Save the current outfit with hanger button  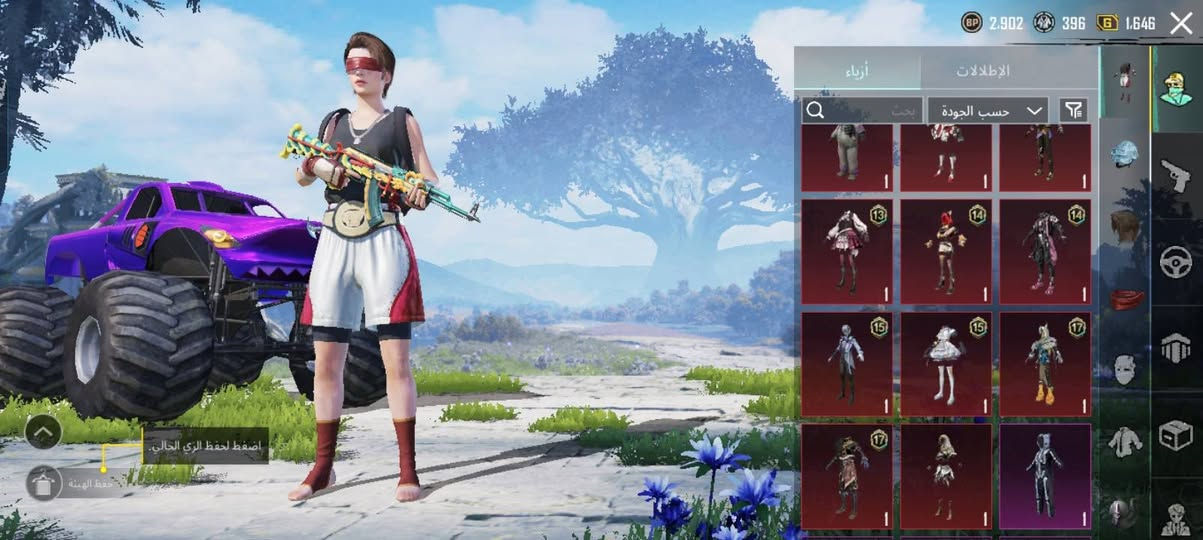44,484
